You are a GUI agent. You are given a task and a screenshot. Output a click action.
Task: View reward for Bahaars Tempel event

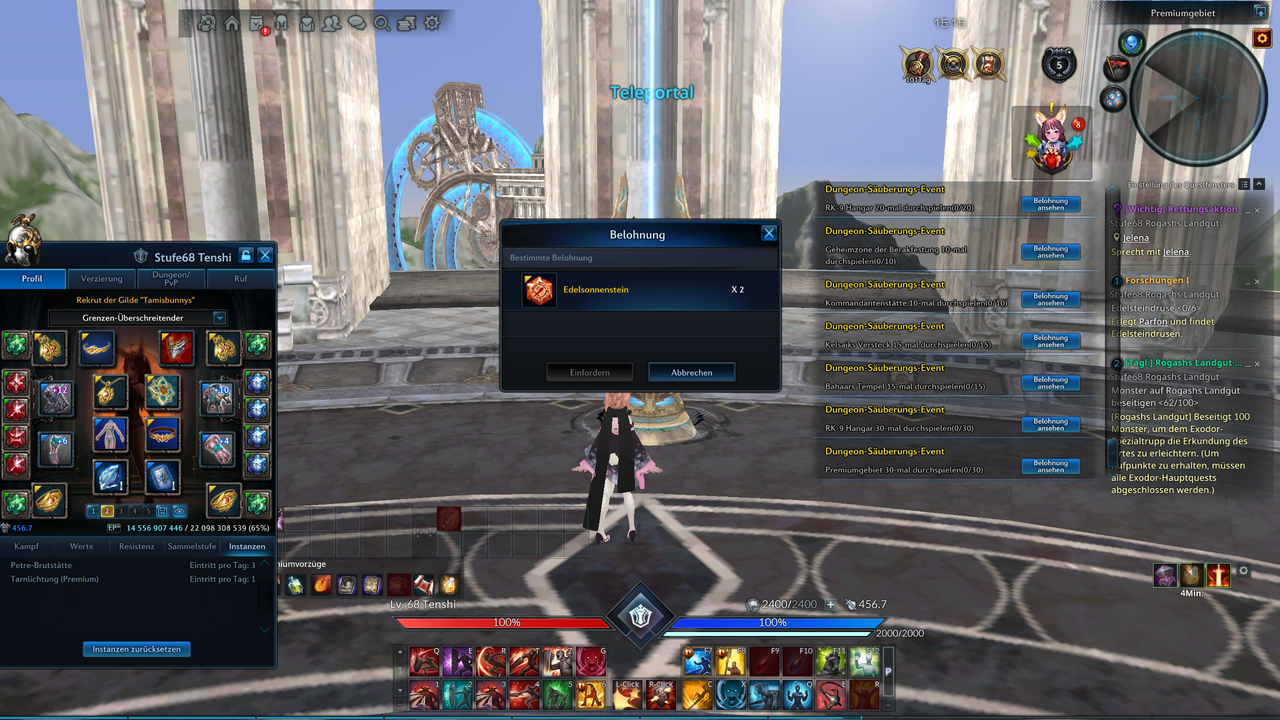(x=1050, y=383)
